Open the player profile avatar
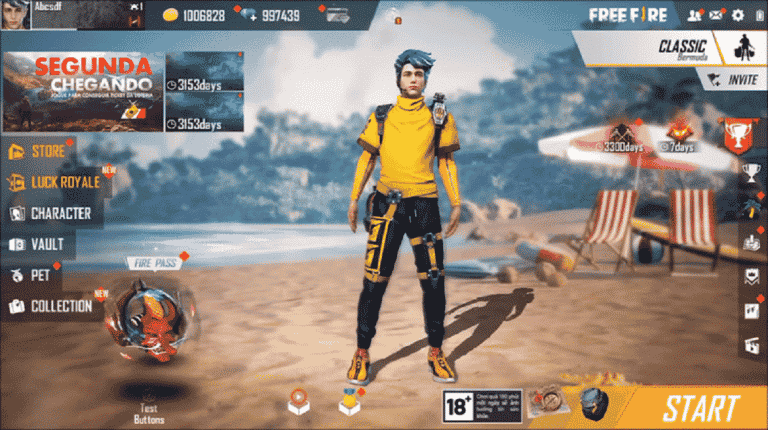768x430 pixels. 16,15
